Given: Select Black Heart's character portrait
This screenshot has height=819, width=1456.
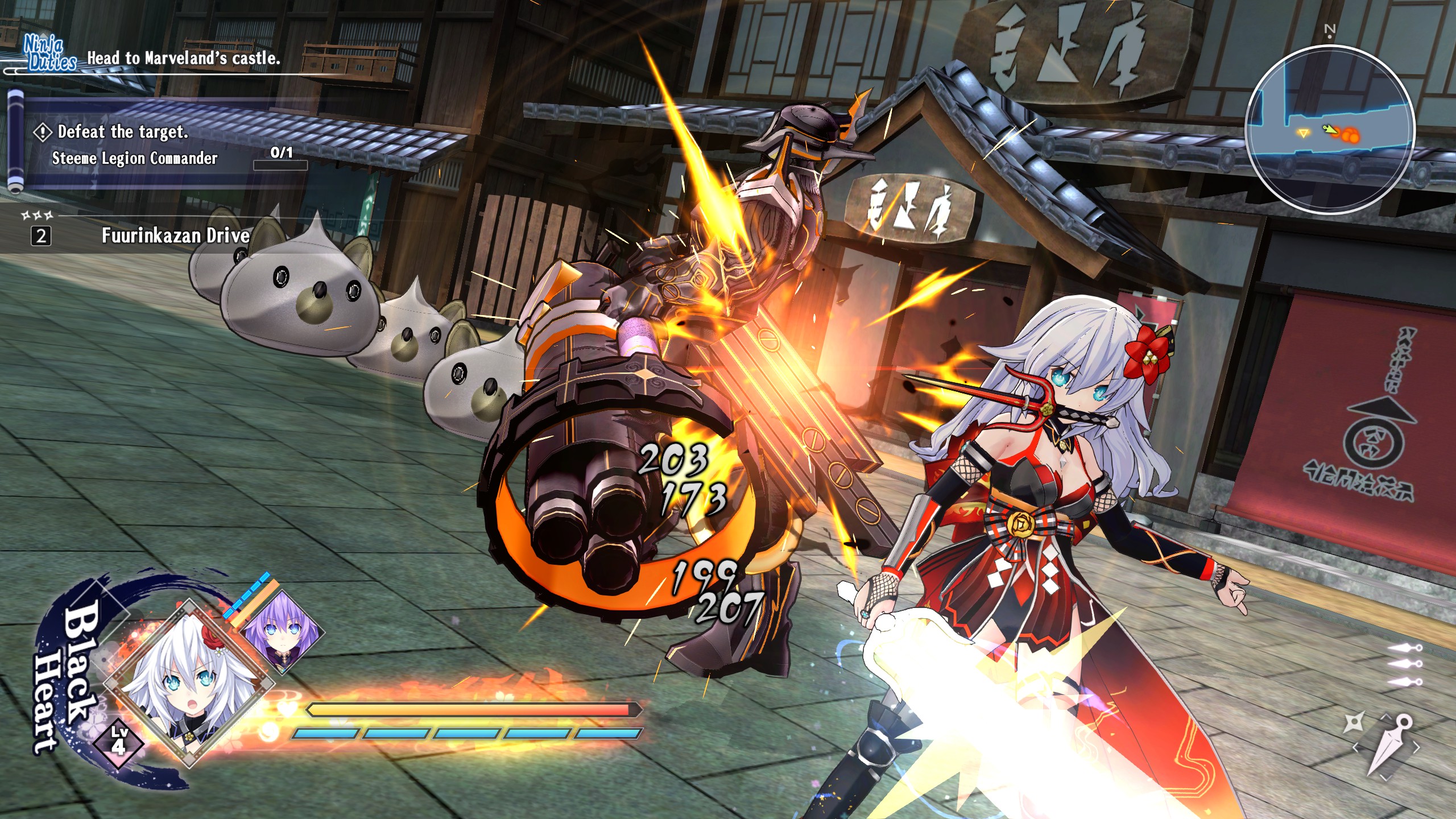Looking at the screenshot, I should pyautogui.click(x=188, y=682).
